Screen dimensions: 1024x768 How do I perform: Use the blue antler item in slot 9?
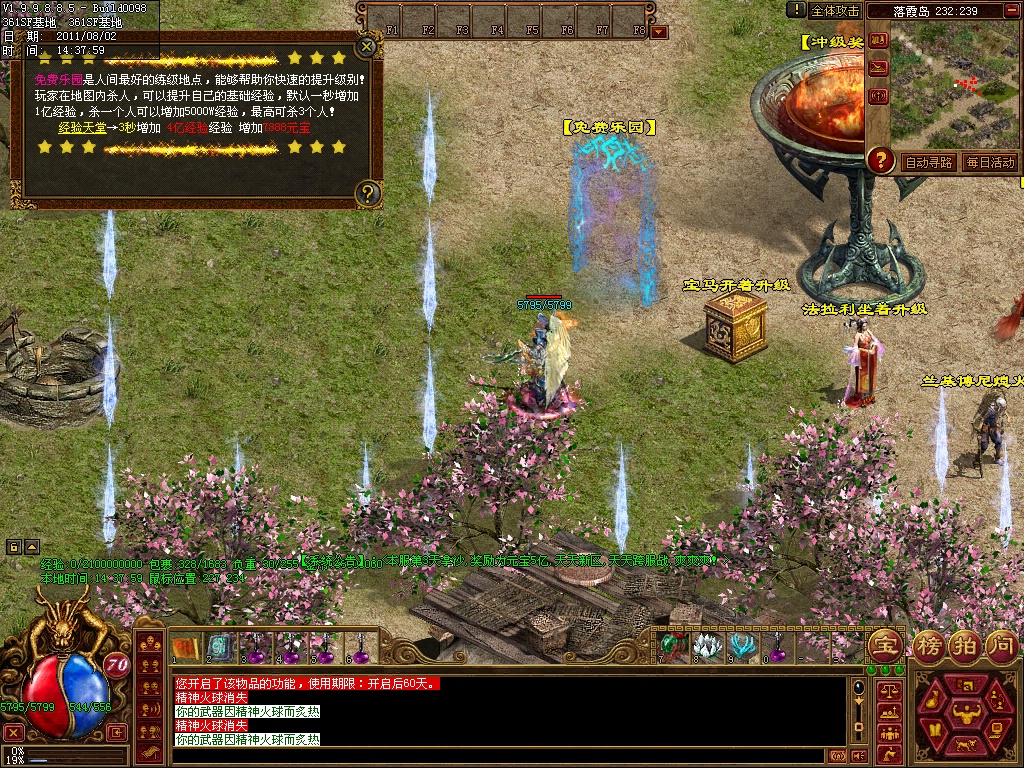pyautogui.click(x=742, y=647)
